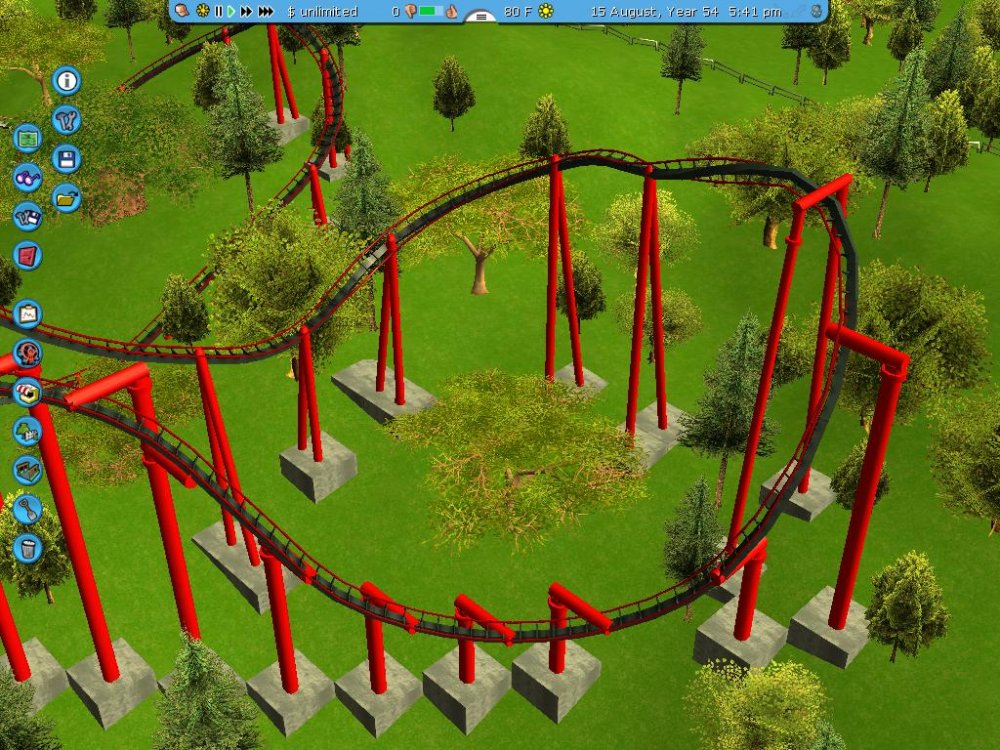This screenshot has height=750, width=1000.
Task: Click the trash can delete icon
Action: [x=27, y=547]
